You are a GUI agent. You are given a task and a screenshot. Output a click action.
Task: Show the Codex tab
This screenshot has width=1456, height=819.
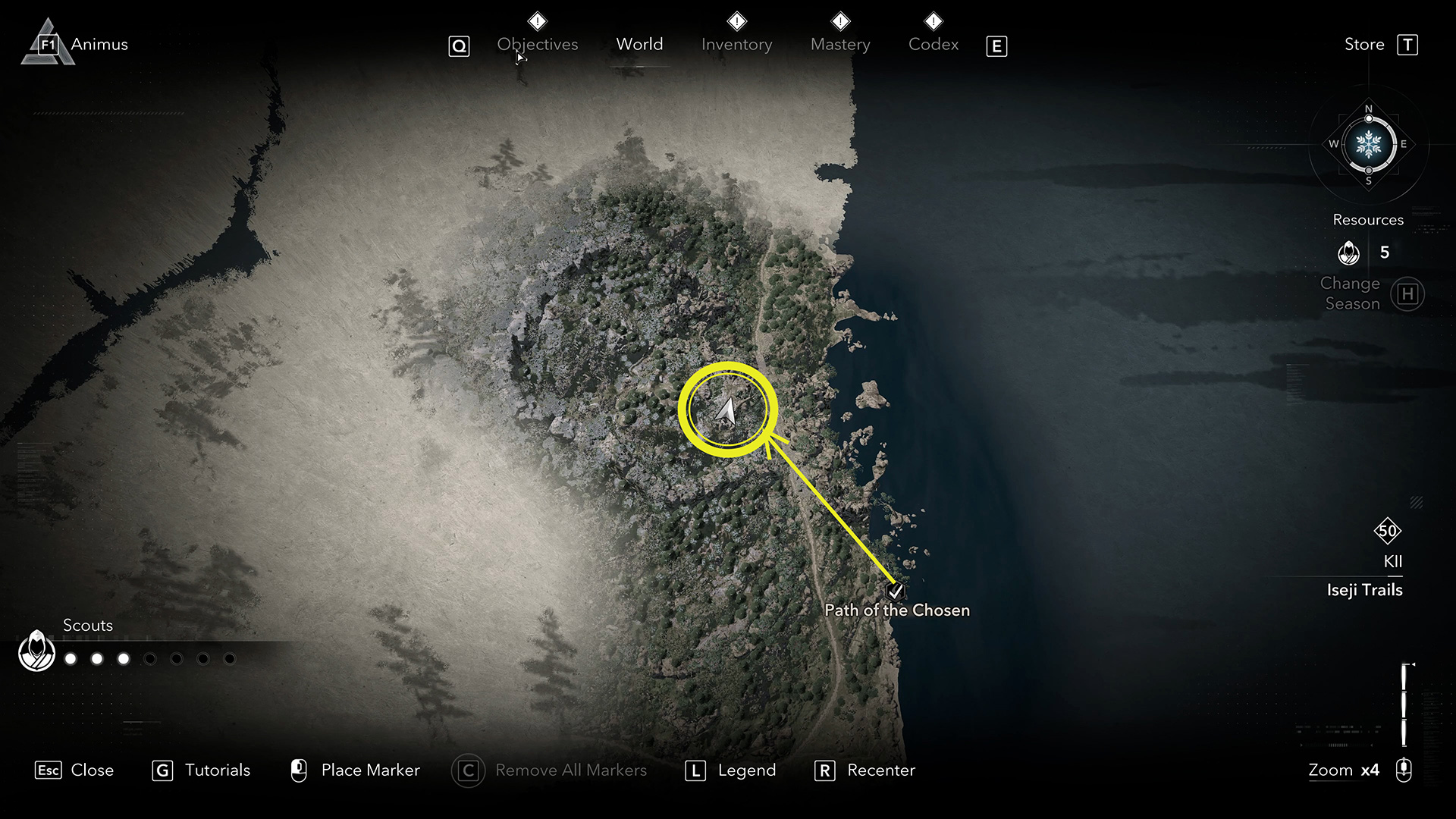934,45
